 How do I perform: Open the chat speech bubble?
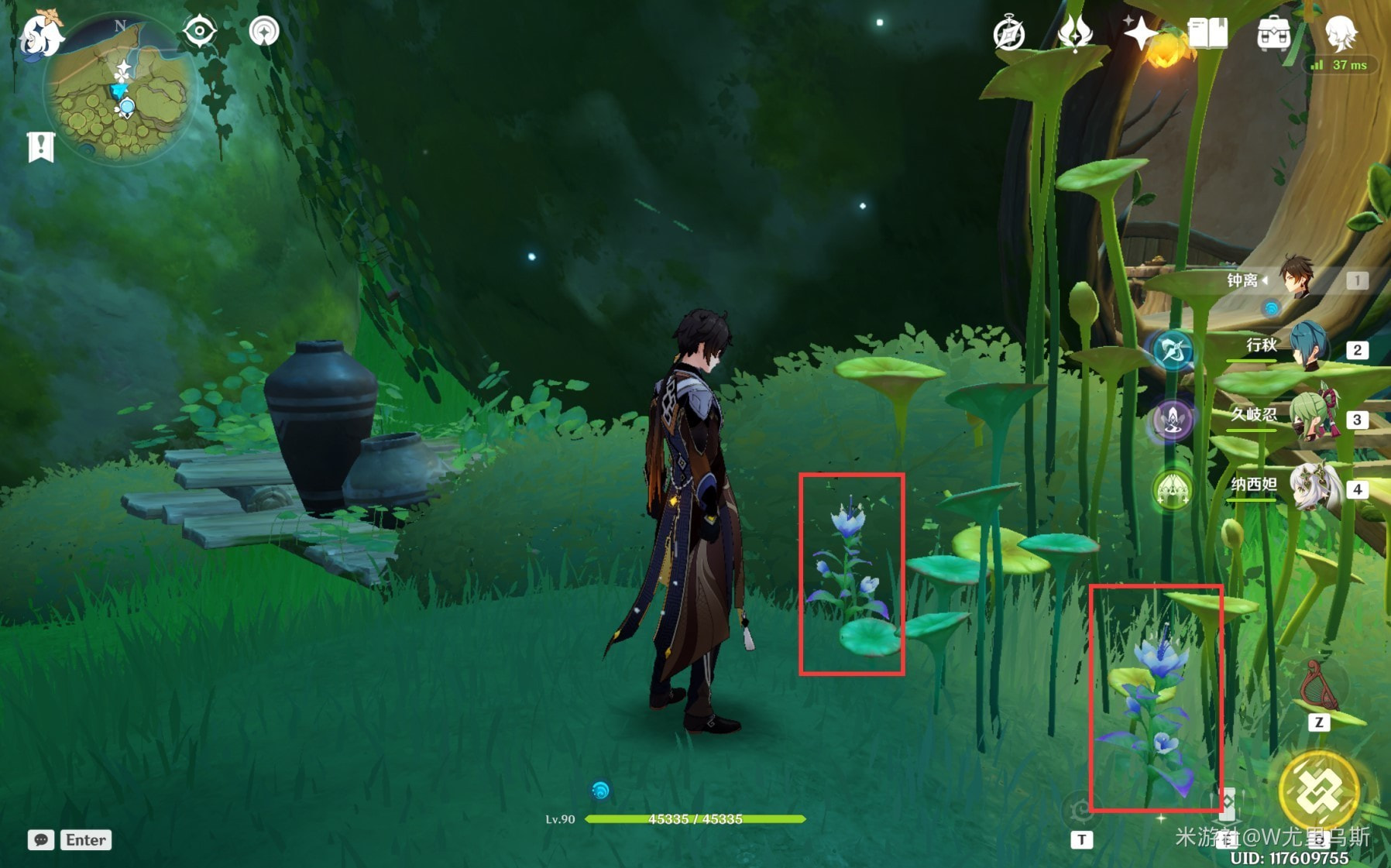point(41,840)
